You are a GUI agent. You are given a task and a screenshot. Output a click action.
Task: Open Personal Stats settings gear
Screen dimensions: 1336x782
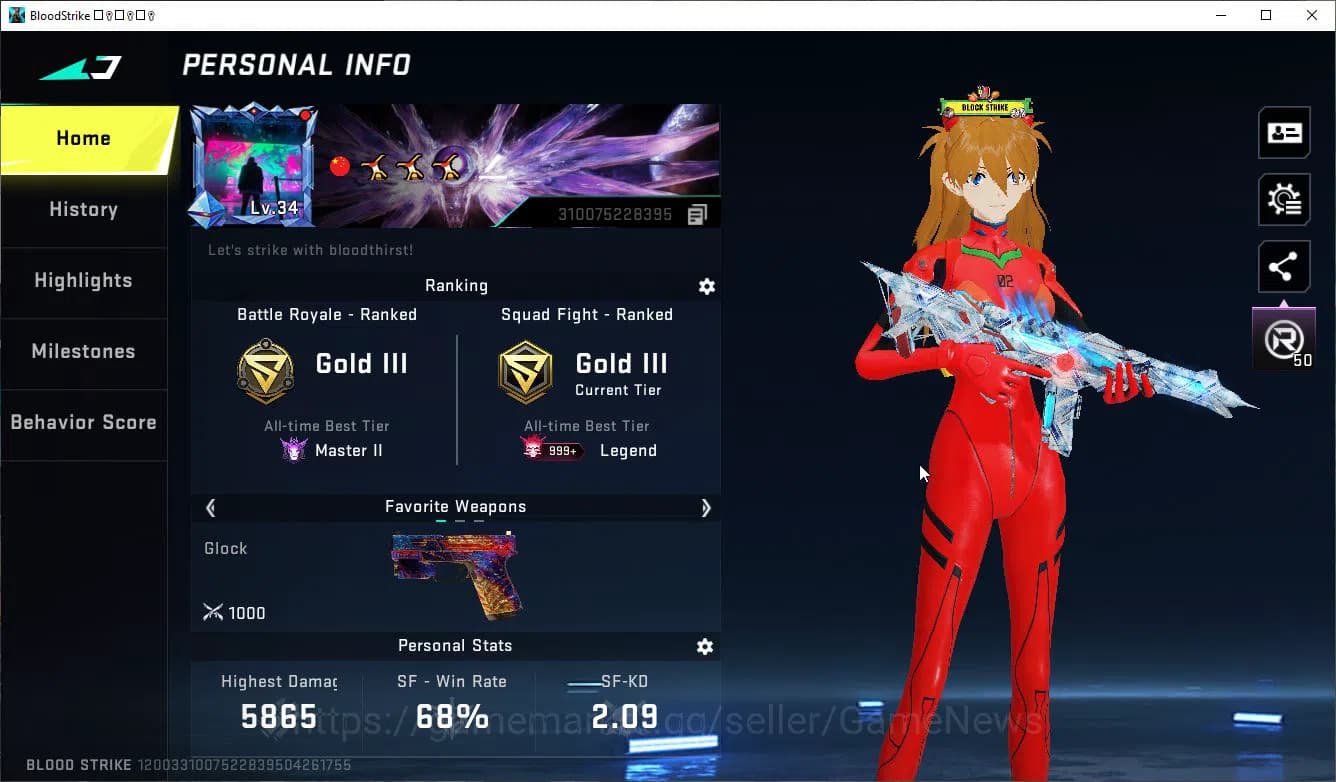[705, 646]
